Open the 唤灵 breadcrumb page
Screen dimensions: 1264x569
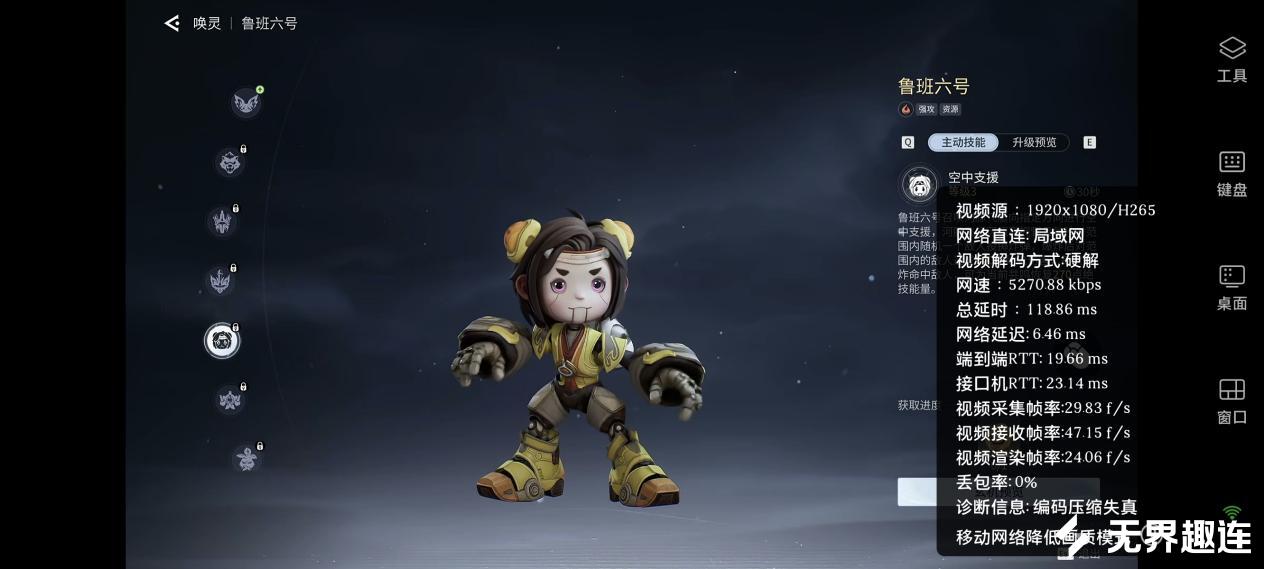click(207, 23)
